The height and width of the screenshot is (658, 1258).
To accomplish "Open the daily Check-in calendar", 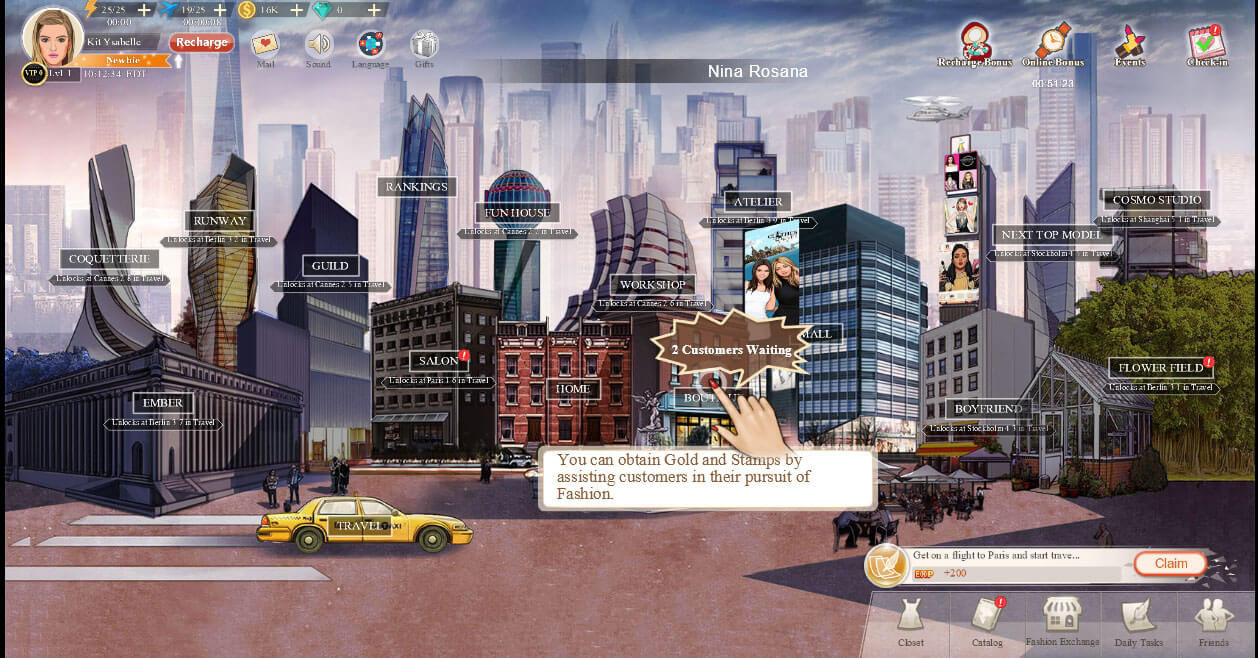I will point(1206,41).
